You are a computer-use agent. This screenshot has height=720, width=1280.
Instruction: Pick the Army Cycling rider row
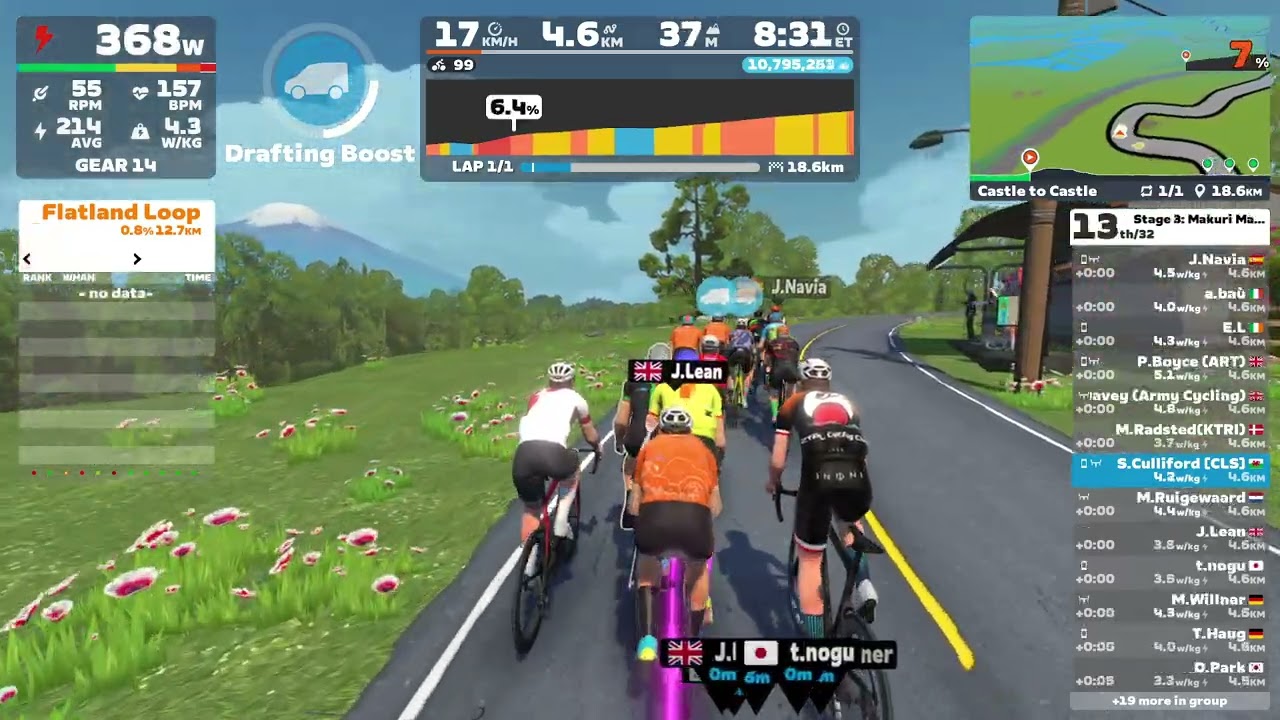1170,402
